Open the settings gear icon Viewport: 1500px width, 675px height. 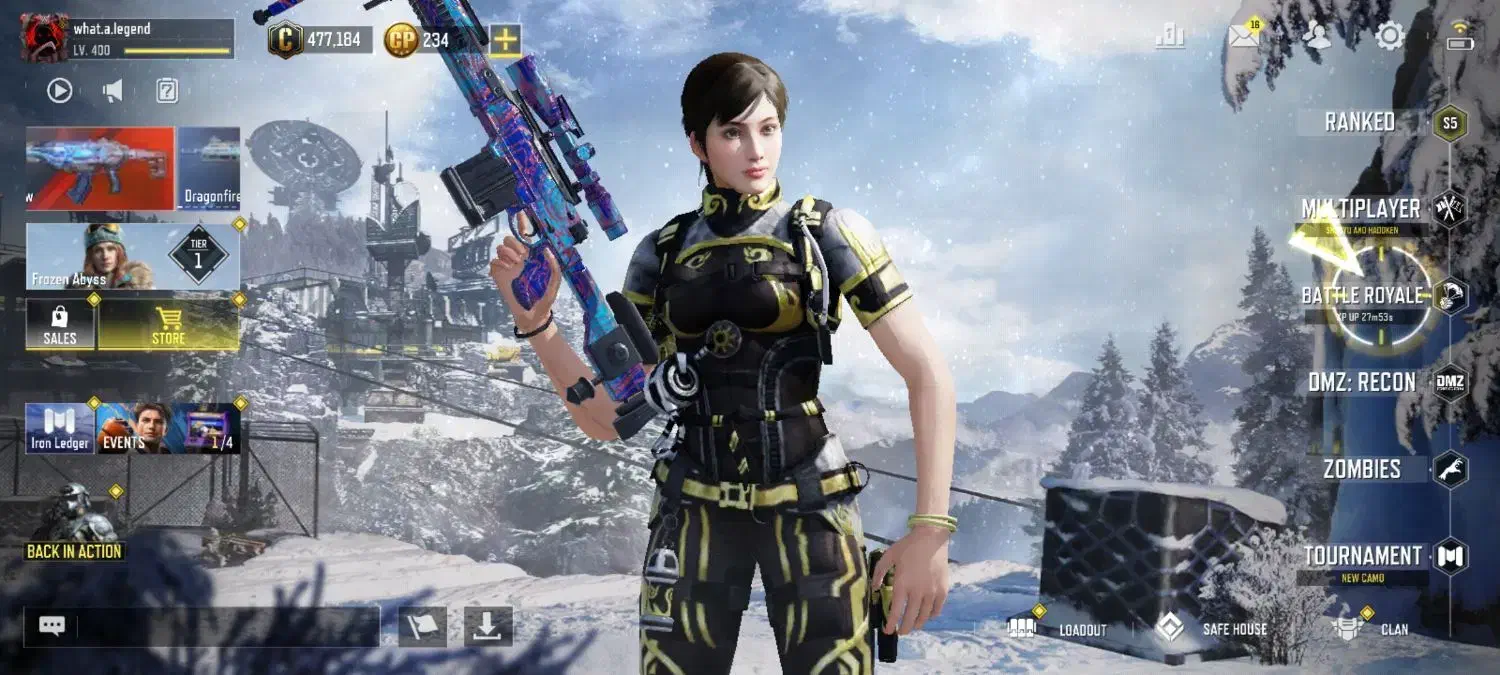[1389, 37]
